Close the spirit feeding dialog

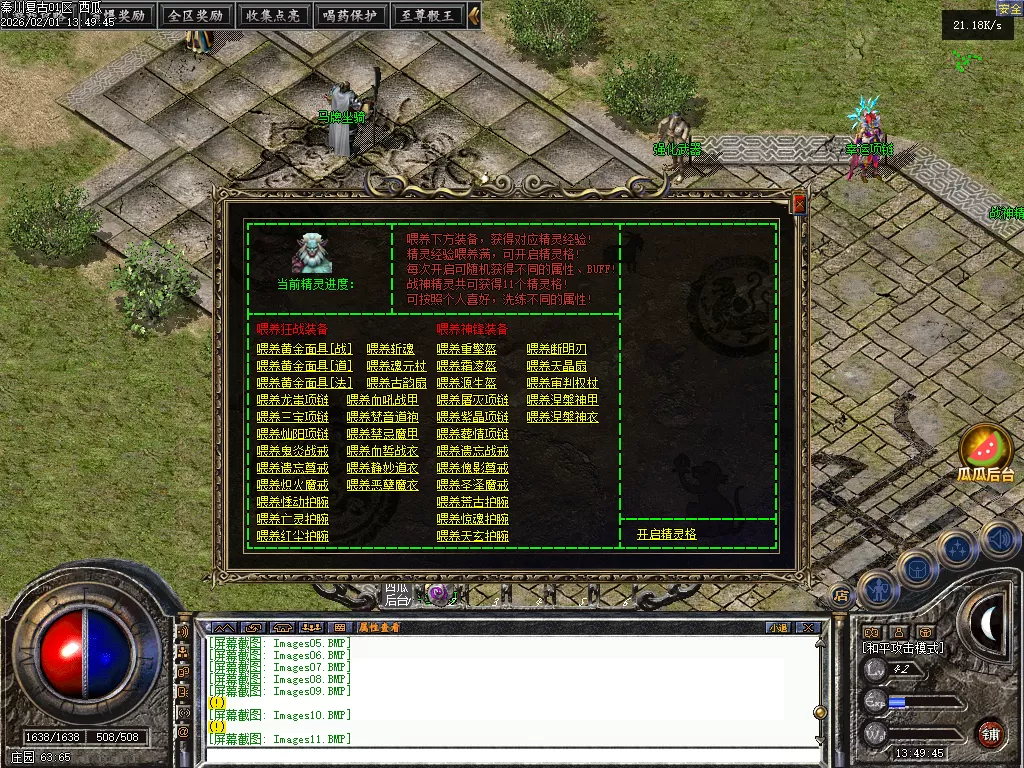[x=798, y=204]
